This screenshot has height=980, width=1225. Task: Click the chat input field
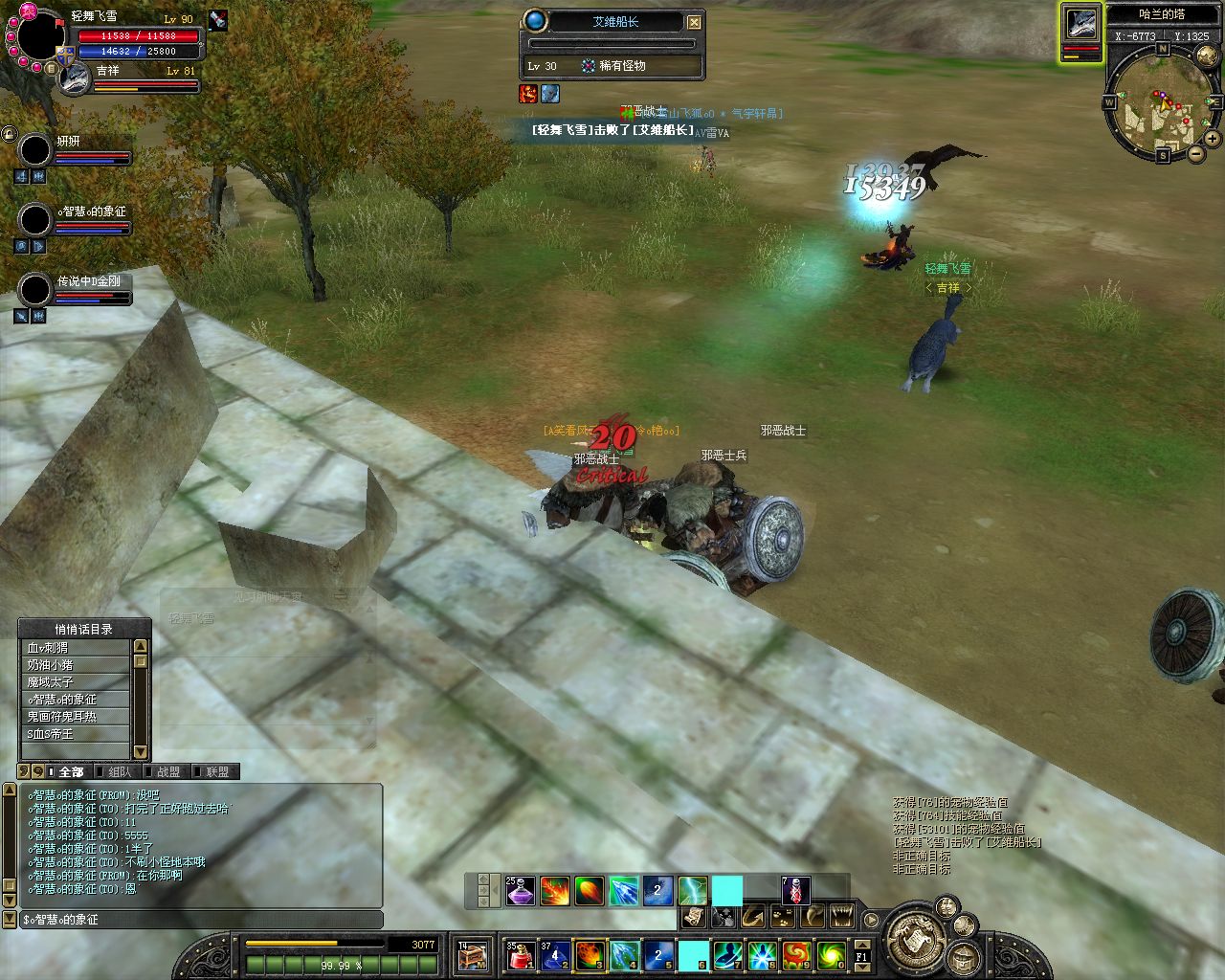coord(201,920)
